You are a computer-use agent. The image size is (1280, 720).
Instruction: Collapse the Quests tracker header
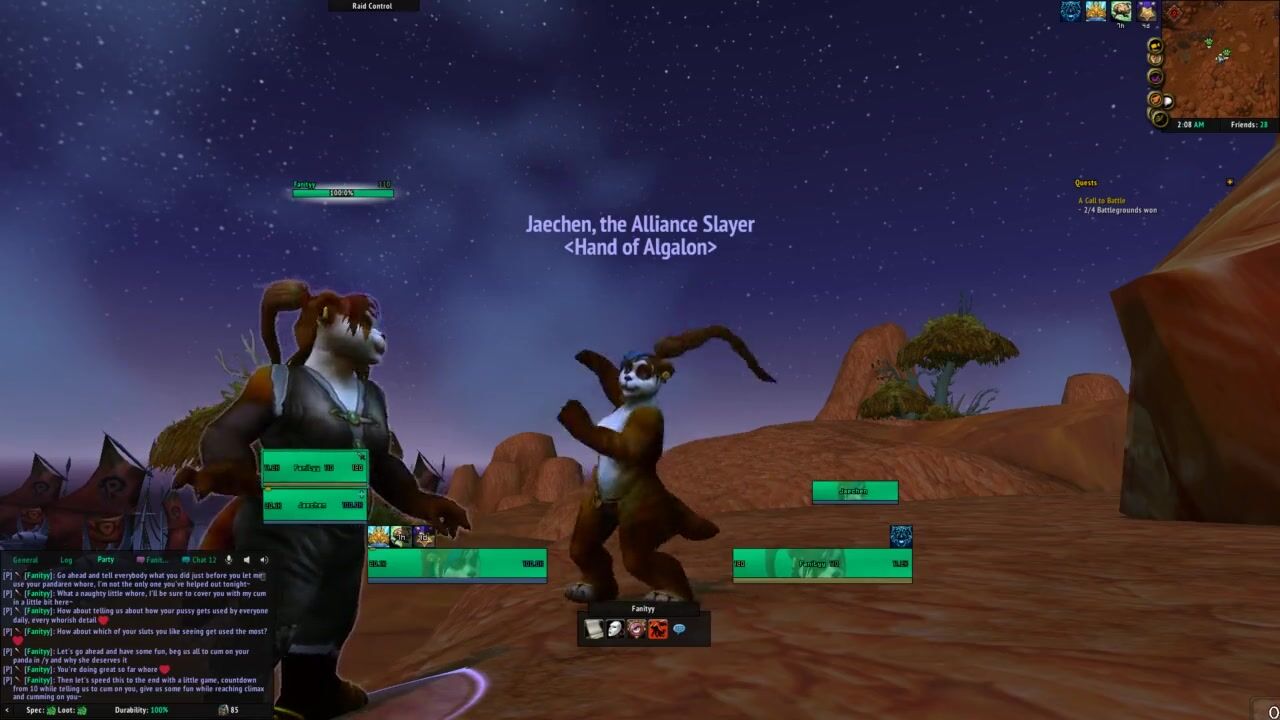coord(1229,183)
